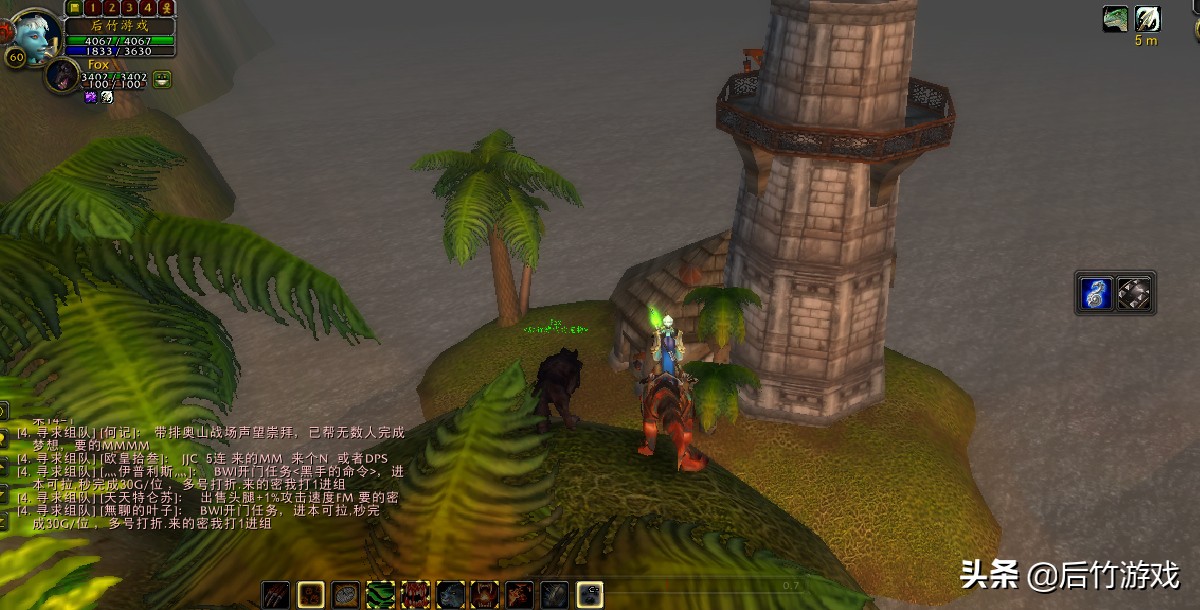1200x610 pixels.
Task: Click the arrow buff with 5 m timer
Action: coord(1147,19)
